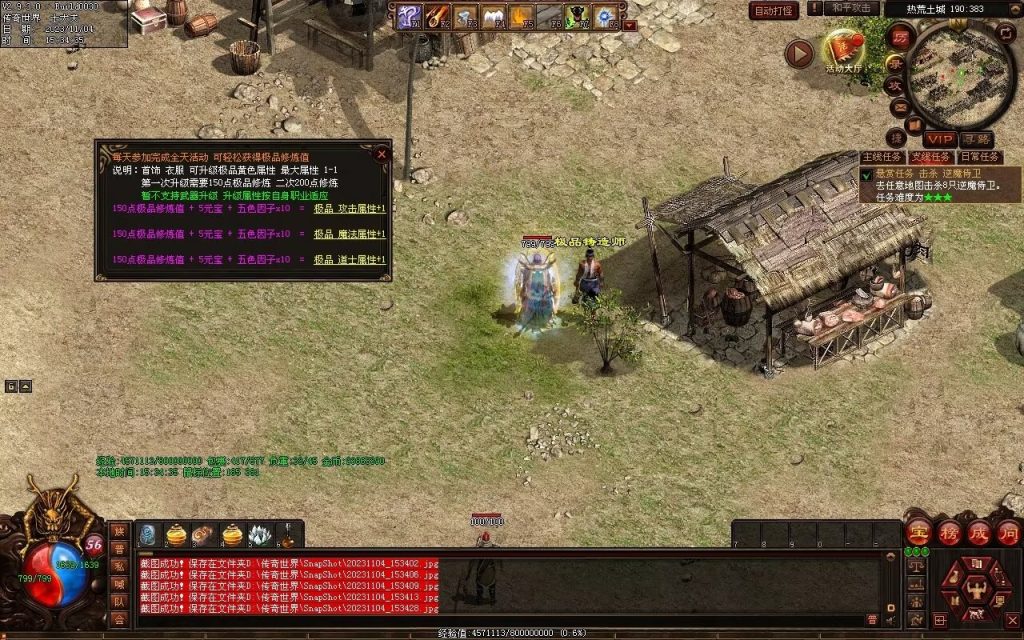Screen dimensions: 1024x640
Task: Open the 榜 ranking menu button
Action: pyautogui.click(x=949, y=532)
